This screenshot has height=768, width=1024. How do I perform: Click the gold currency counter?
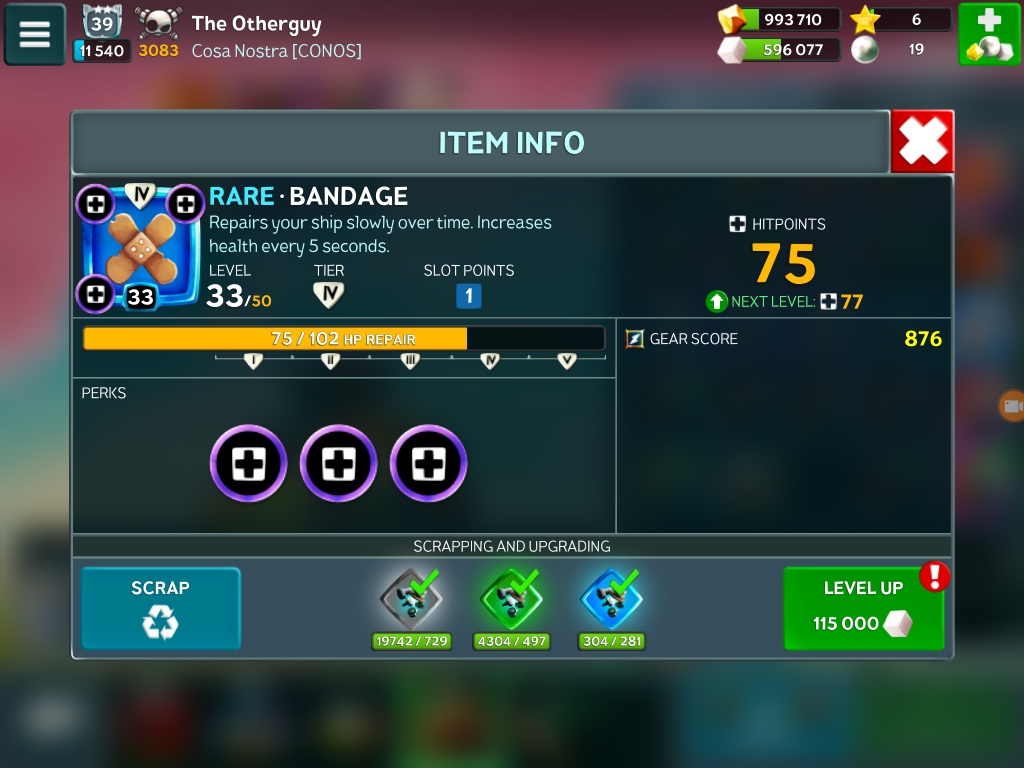point(780,19)
